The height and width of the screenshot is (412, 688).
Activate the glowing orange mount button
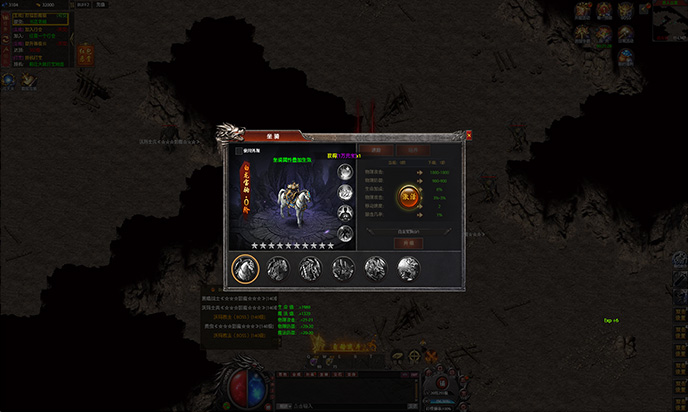409,195
